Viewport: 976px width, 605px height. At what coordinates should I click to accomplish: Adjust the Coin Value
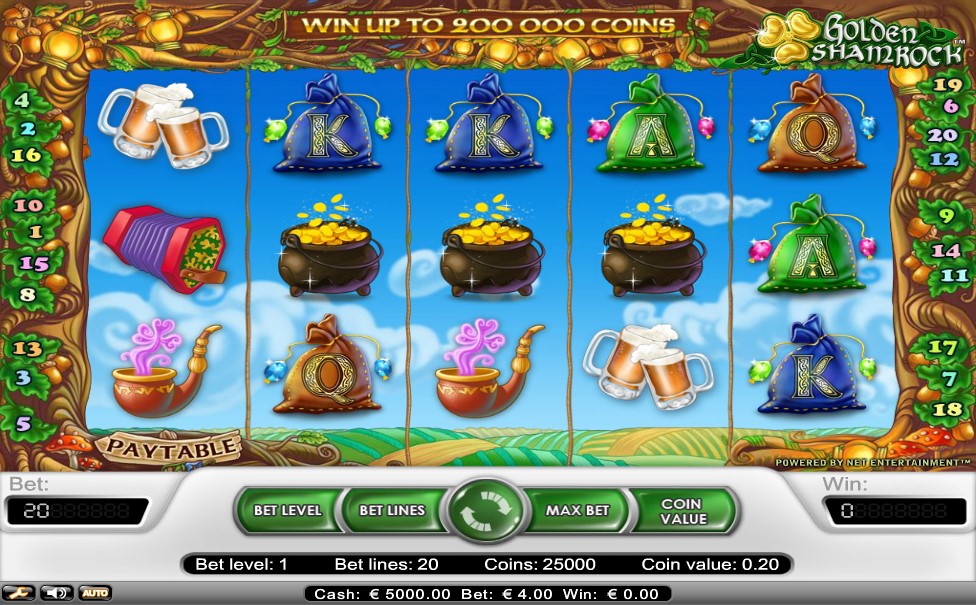(x=683, y=510)
